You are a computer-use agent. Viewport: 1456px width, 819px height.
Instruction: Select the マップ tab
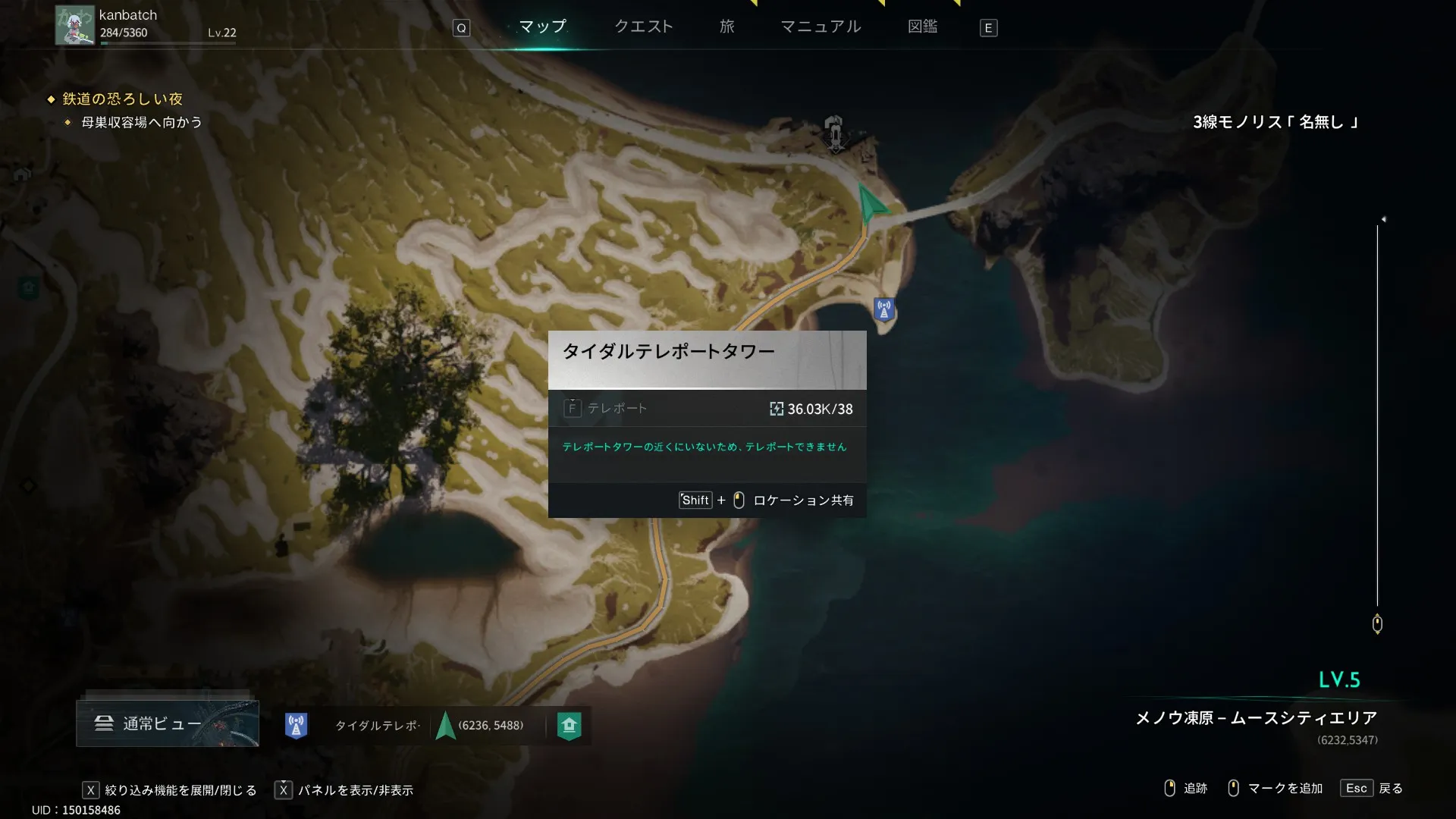tap(542, 27)
